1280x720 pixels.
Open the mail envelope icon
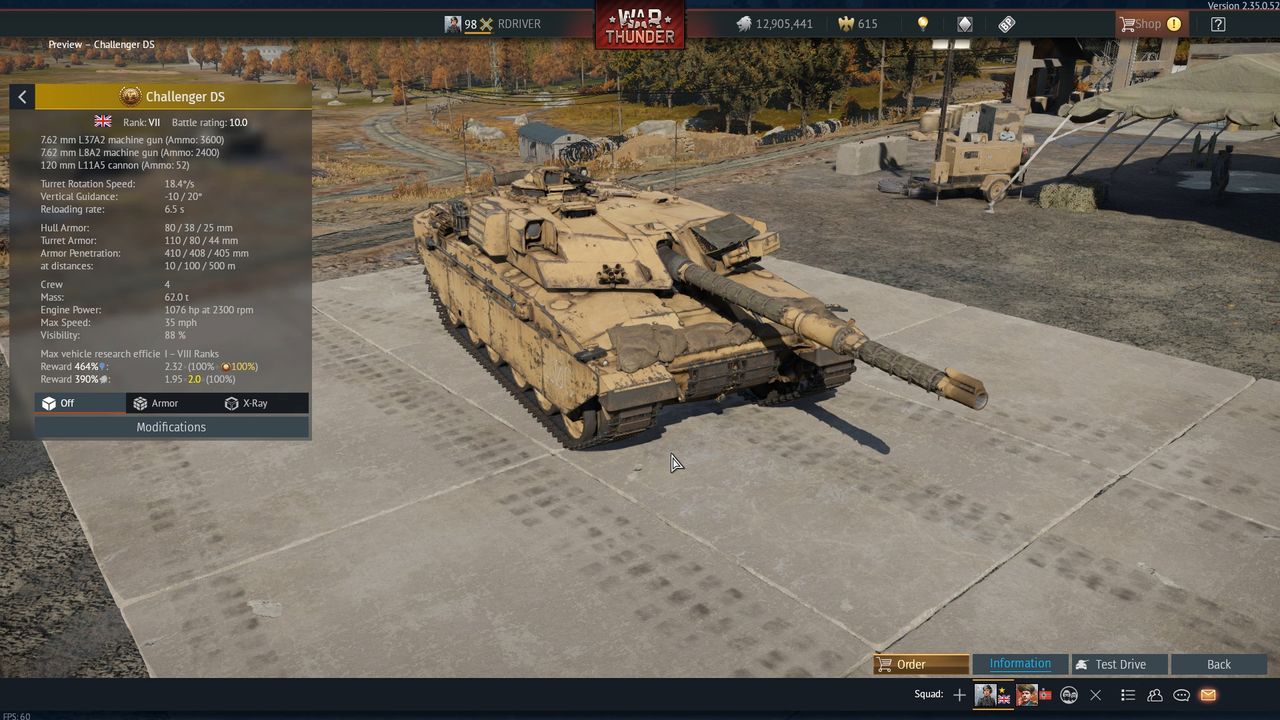click(1208, 695)
